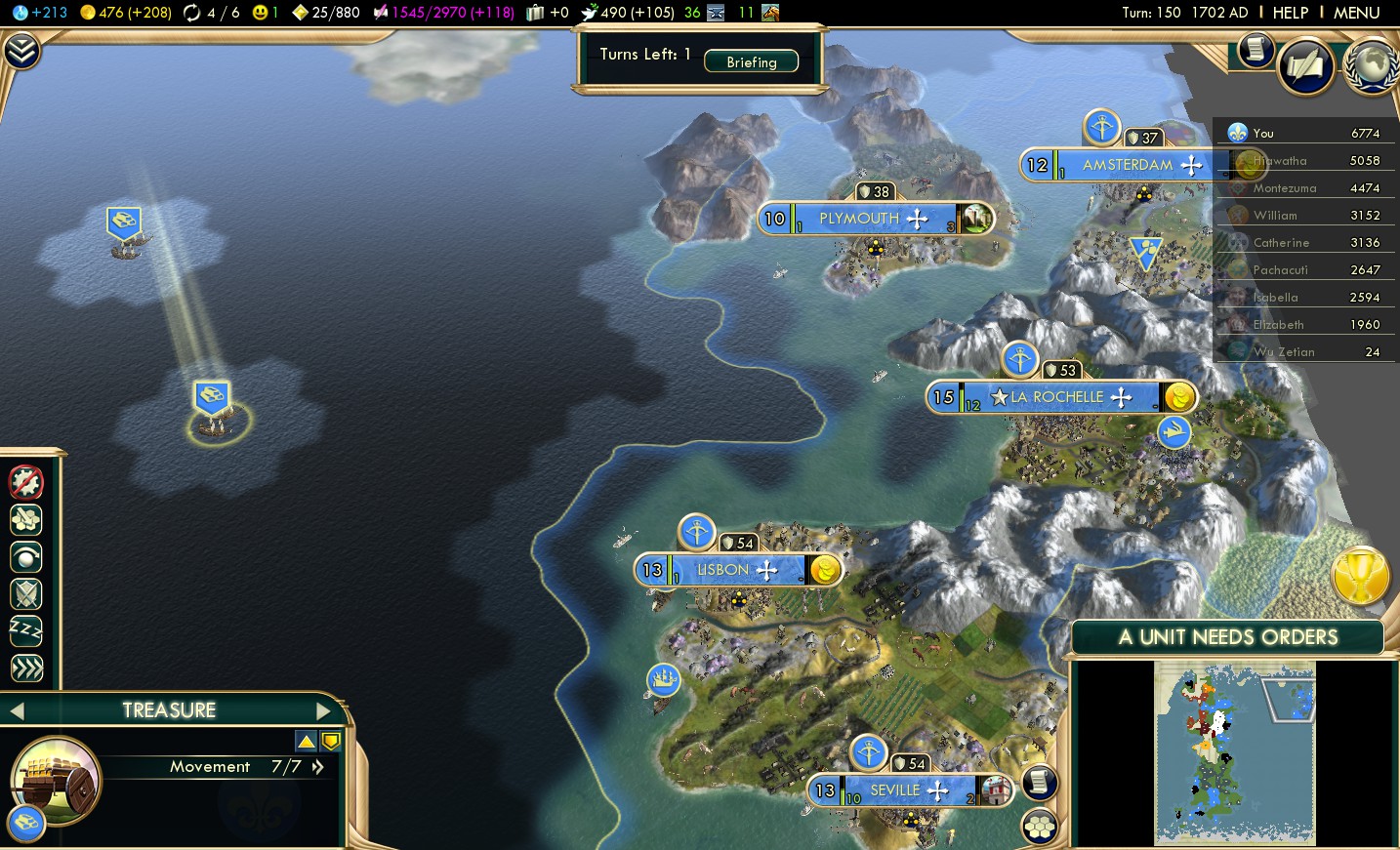The width and height of the screenshot is (1400, 850).
Task: Open the La Rochelle city banner
Action: (x=1056, y=397)
